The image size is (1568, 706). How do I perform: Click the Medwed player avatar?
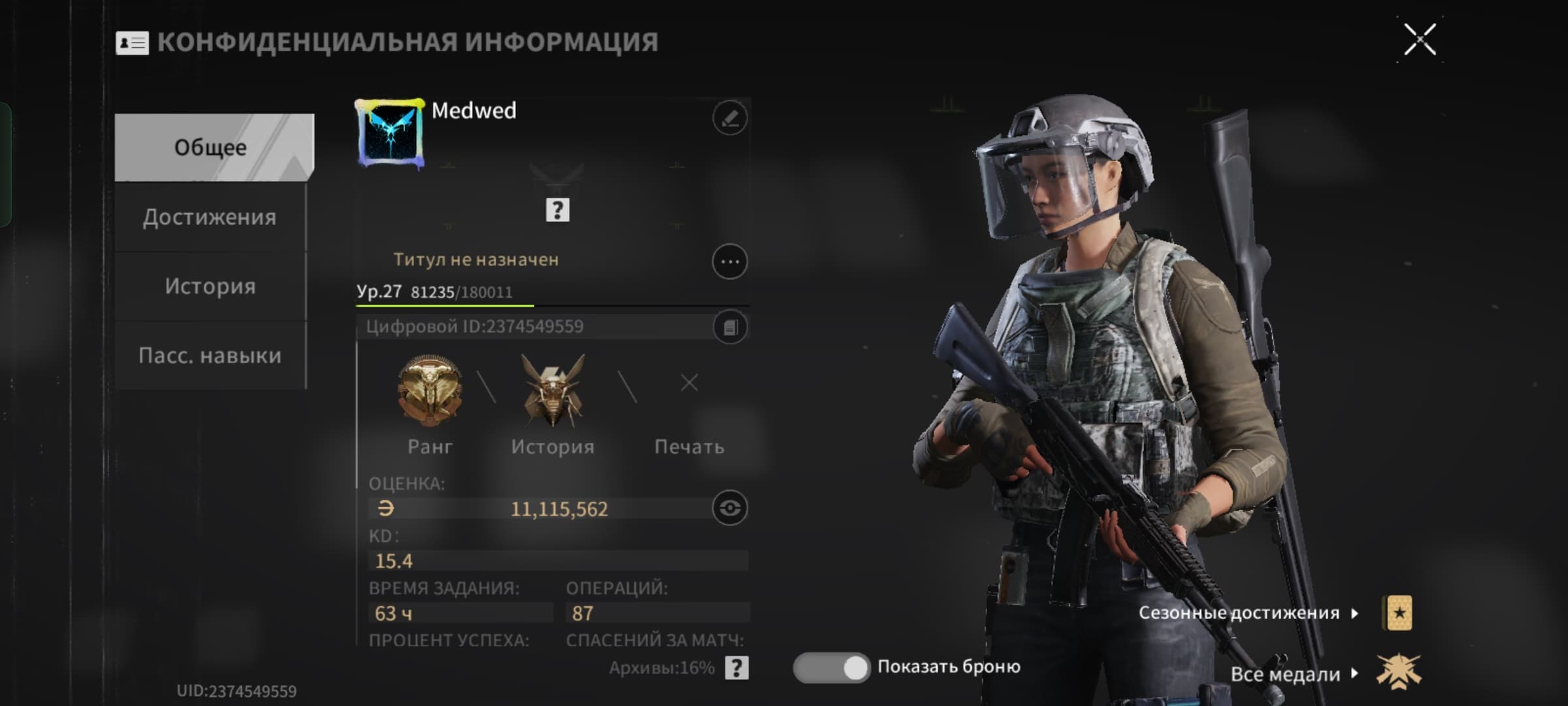(390, 134)
